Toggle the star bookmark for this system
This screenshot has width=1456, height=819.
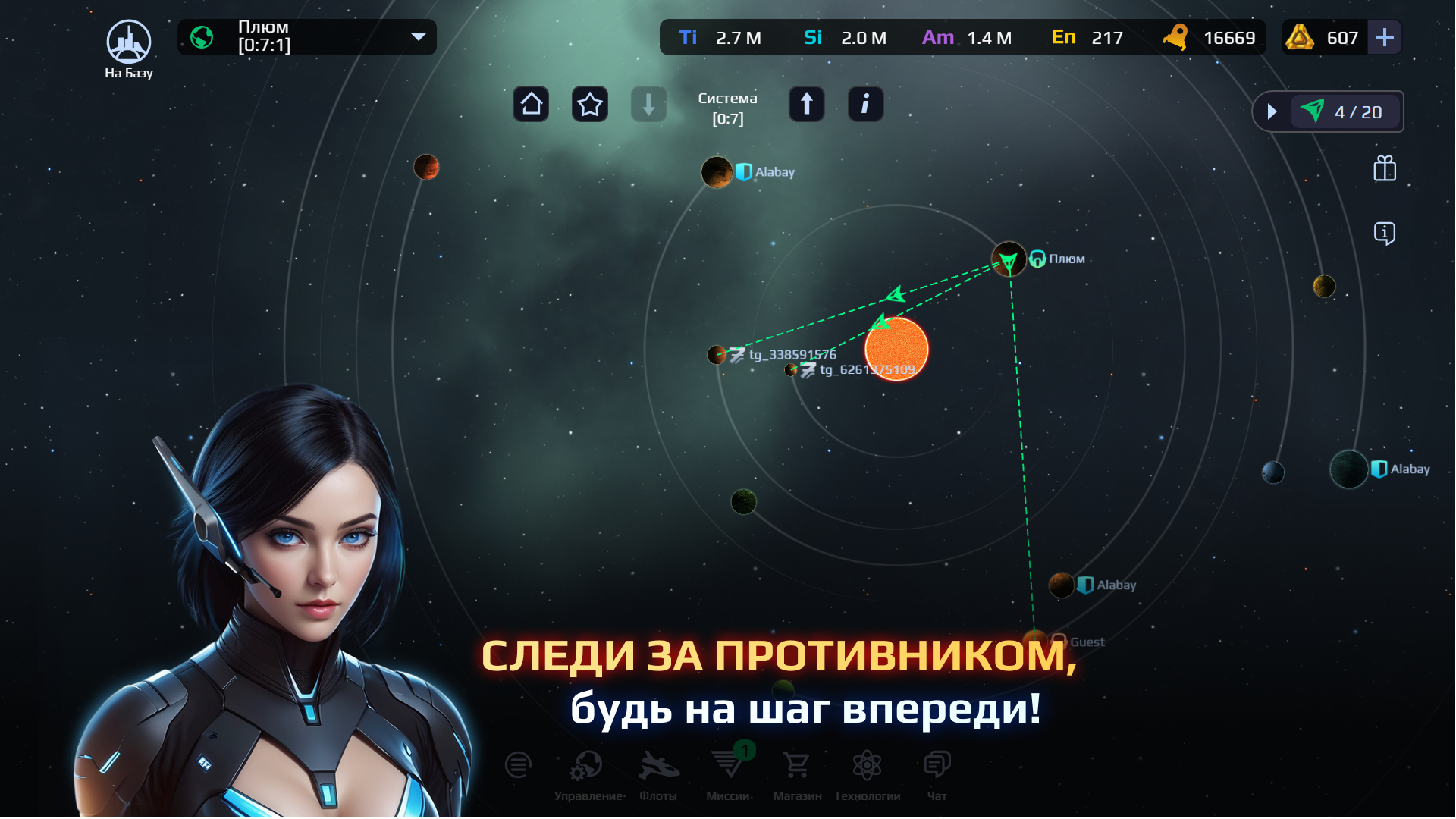pyautogui.click(x=590, y=104)
